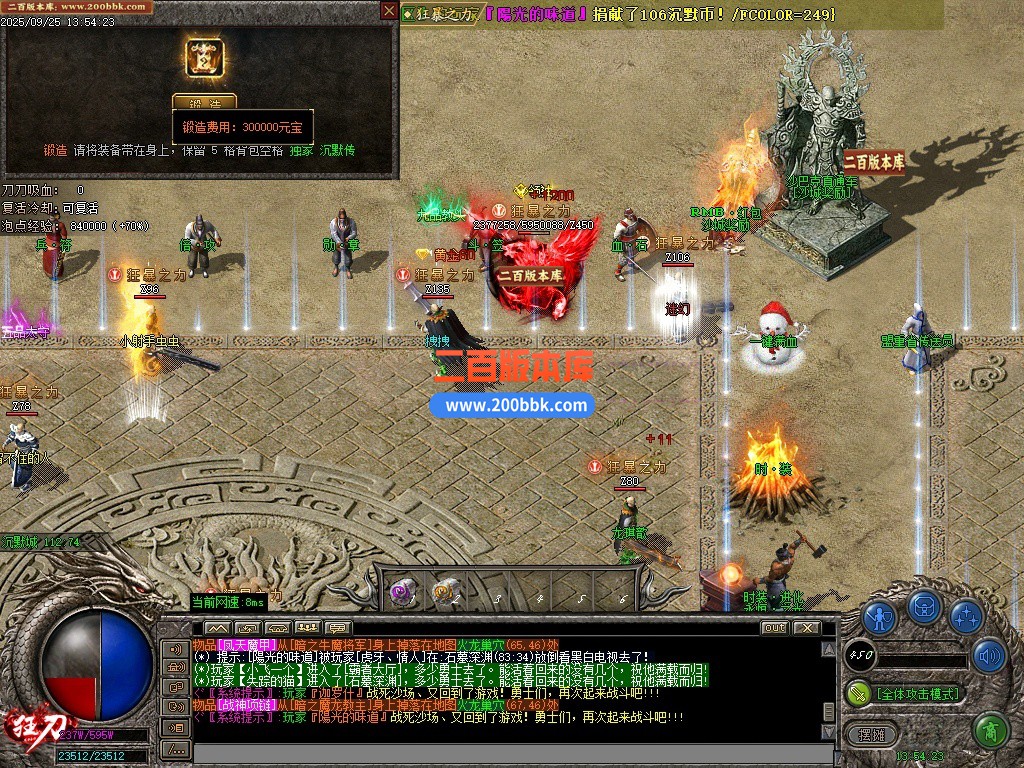Screen dimensions: 1024x768
Task: Toggle the top chat channel speaker button
Action: (x=175, y=647)
